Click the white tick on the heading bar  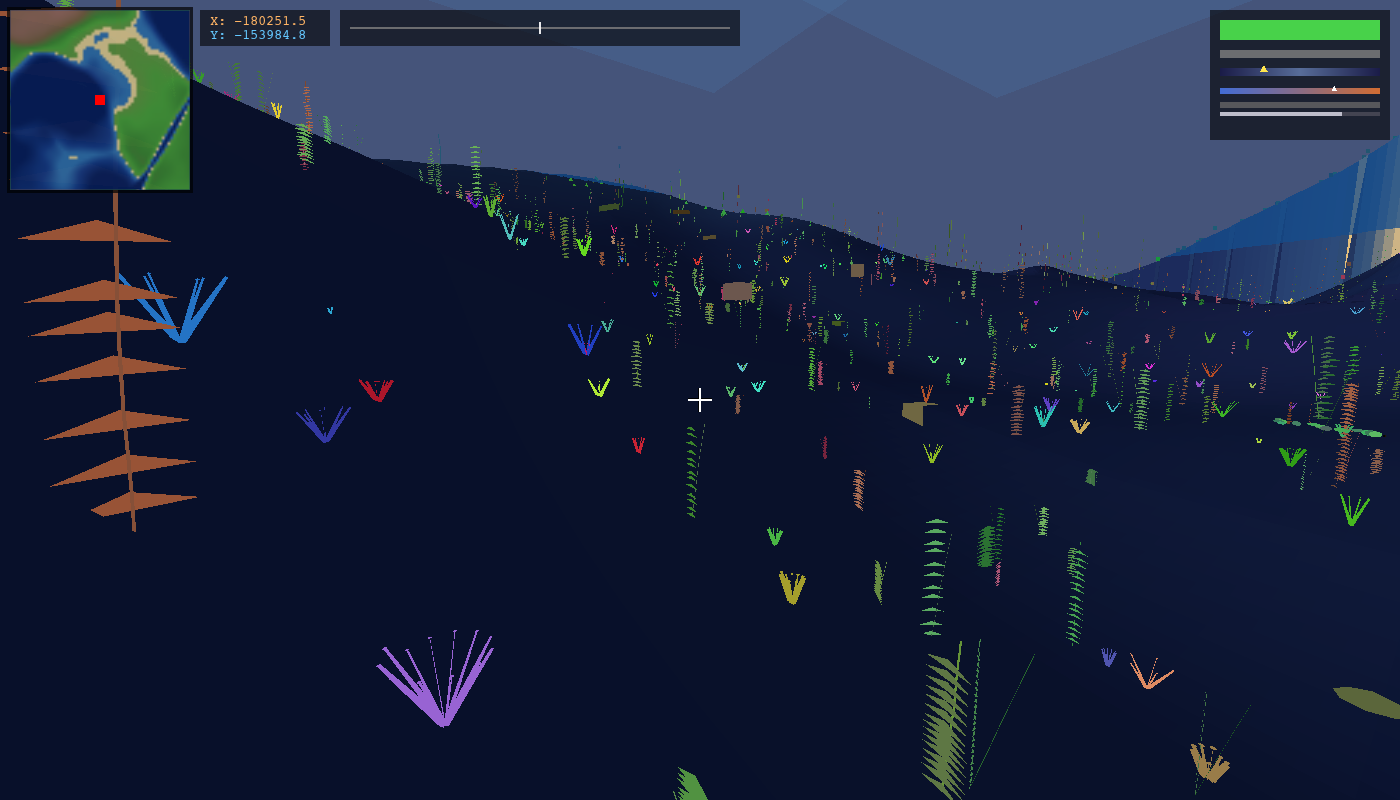pyautogui.click(x=540, y=28)
